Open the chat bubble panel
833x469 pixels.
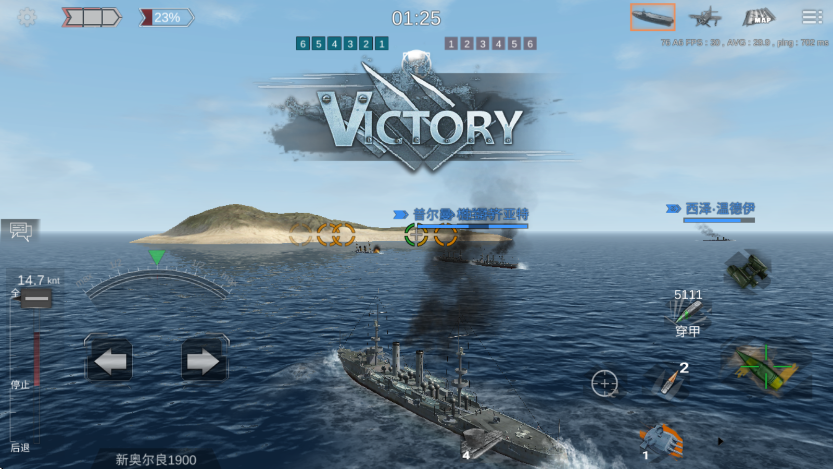[x=19, y=232]
